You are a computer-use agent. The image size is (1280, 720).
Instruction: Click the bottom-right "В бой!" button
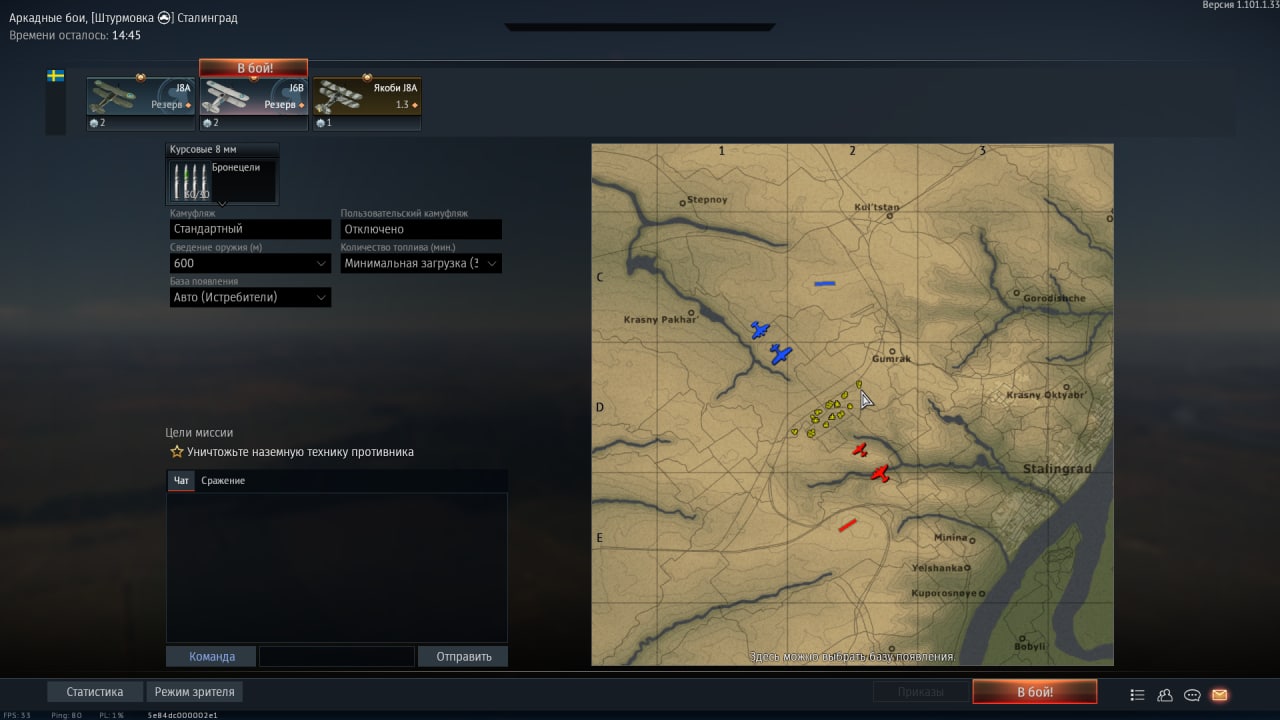point(1034,692)
